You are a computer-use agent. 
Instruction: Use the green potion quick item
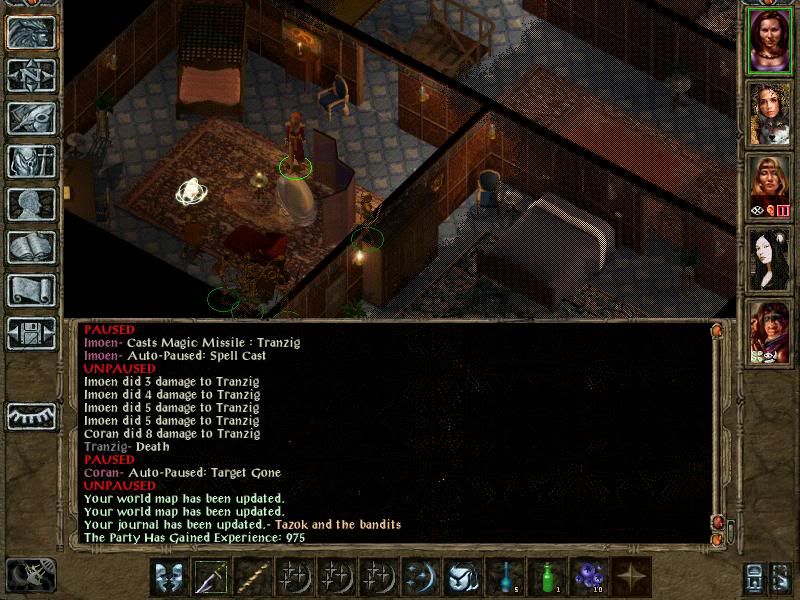(x=547, y=577)
